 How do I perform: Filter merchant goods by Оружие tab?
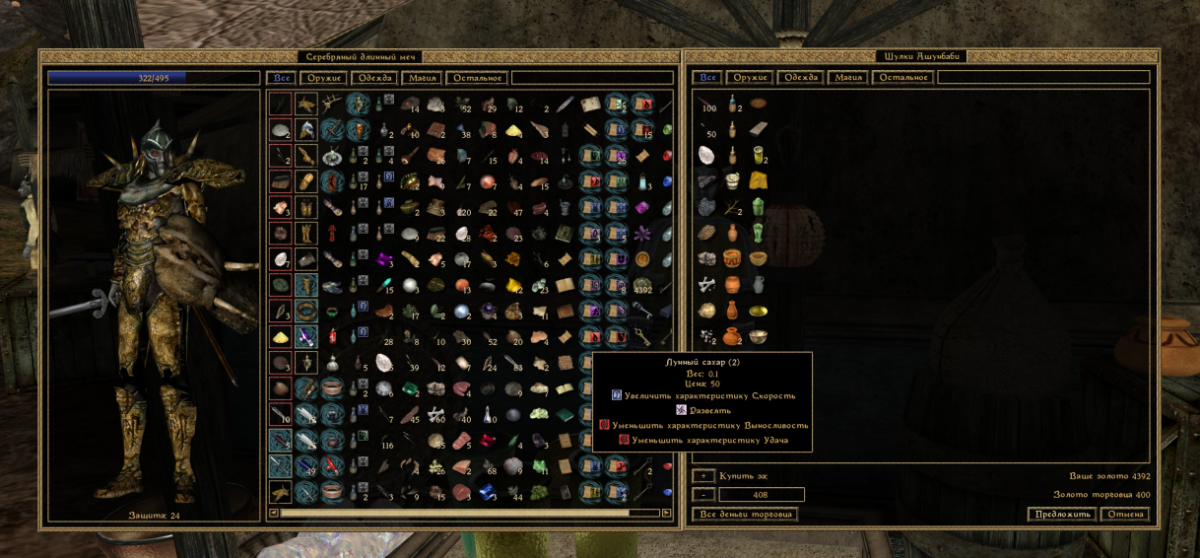tap(751, 78)
